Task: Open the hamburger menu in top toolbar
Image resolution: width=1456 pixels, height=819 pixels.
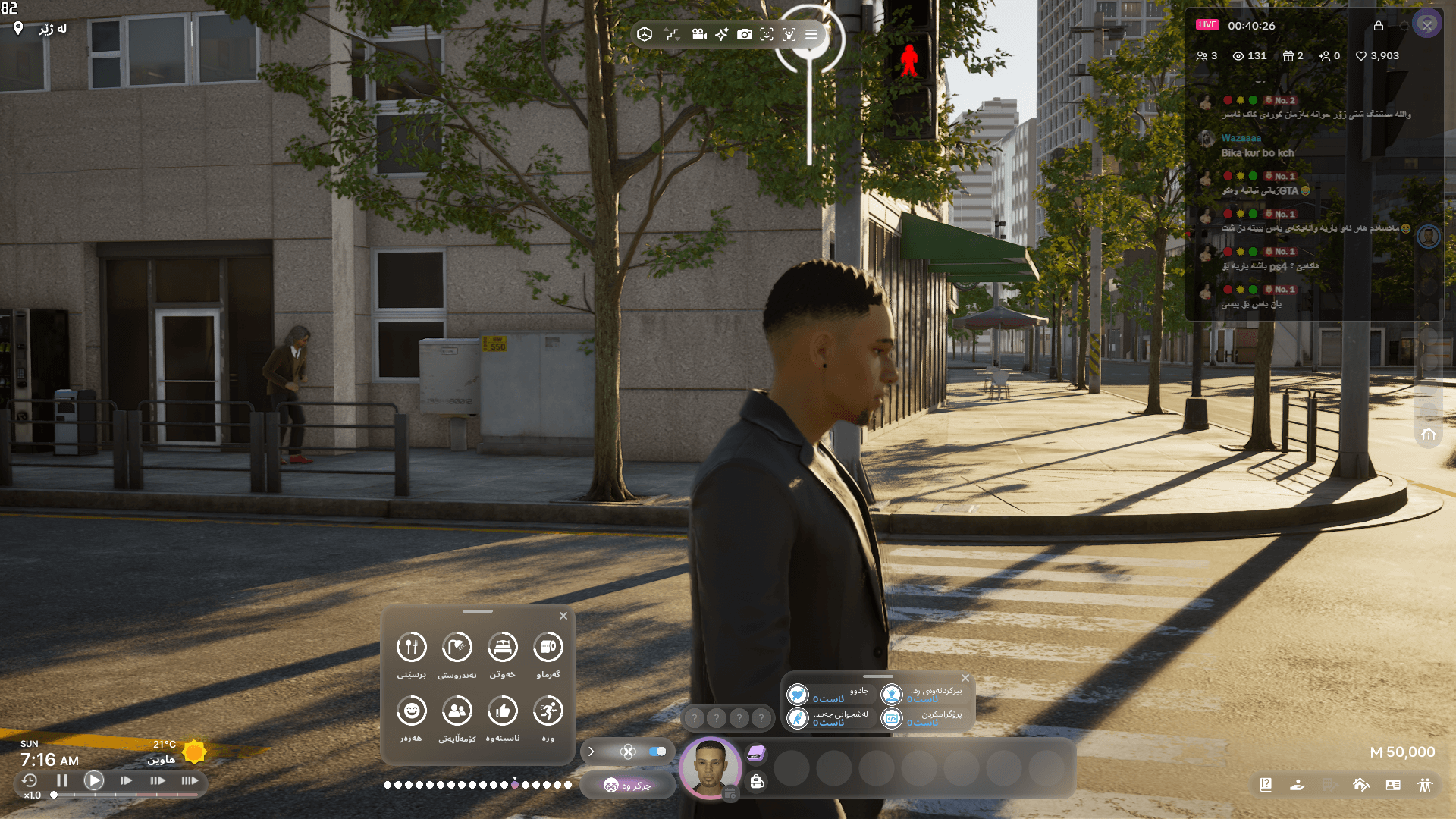Action: coord(810,34)
